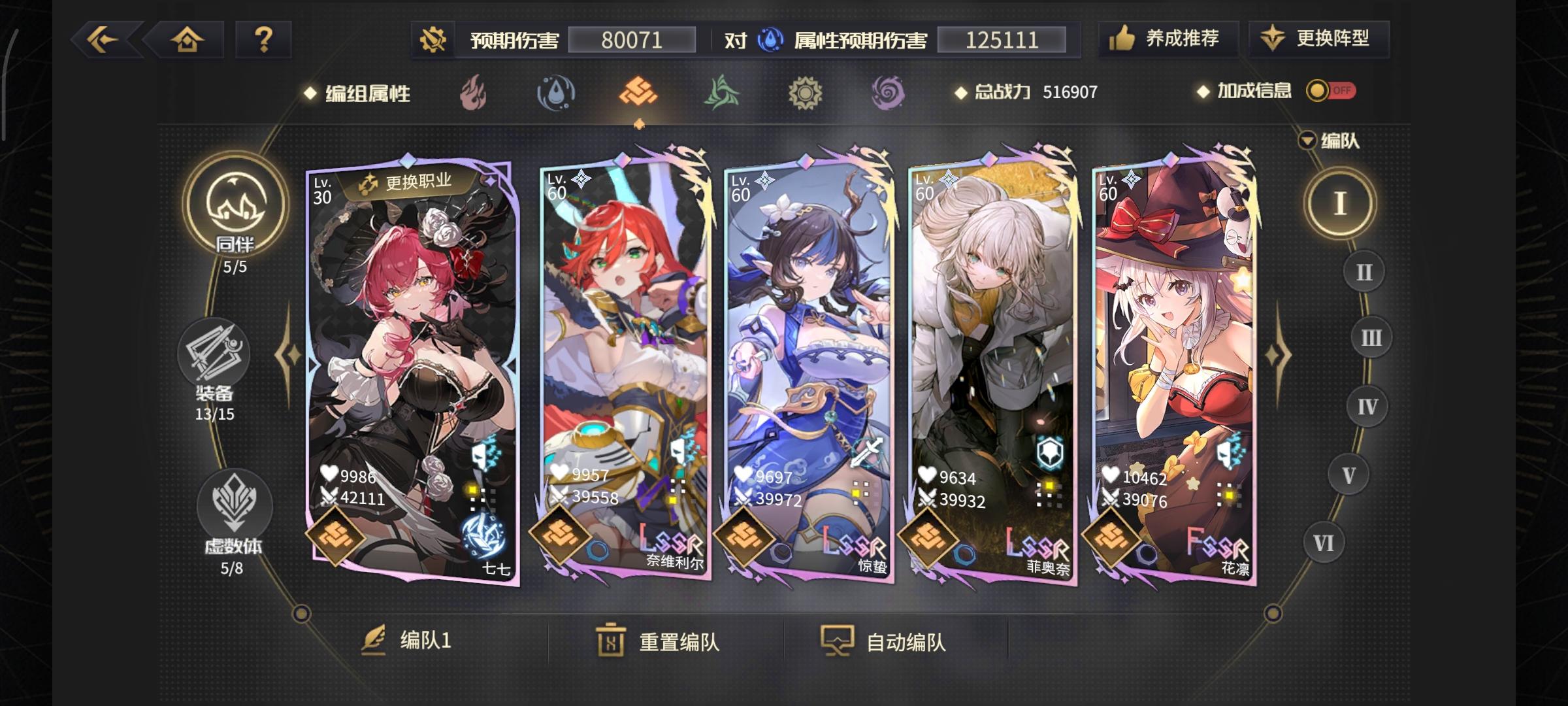1568x706 pixels.
Task: Select the dark element filter icon
Action: click(x=889, y=93)
